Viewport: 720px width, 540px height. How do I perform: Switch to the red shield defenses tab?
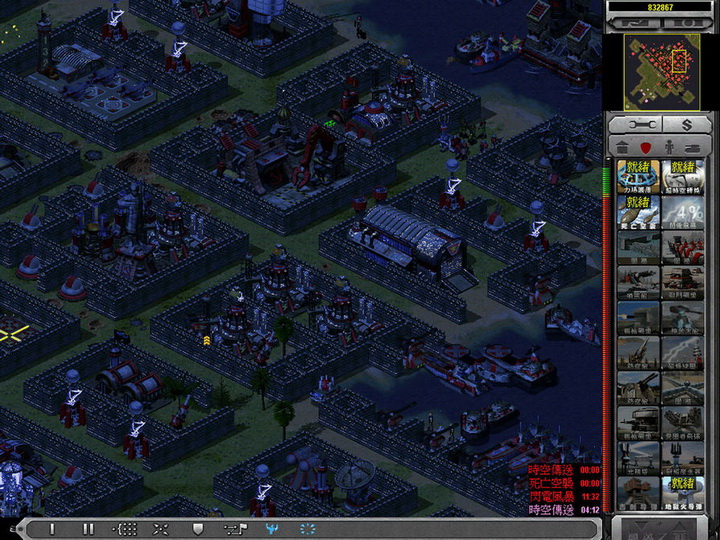point(646,146)
